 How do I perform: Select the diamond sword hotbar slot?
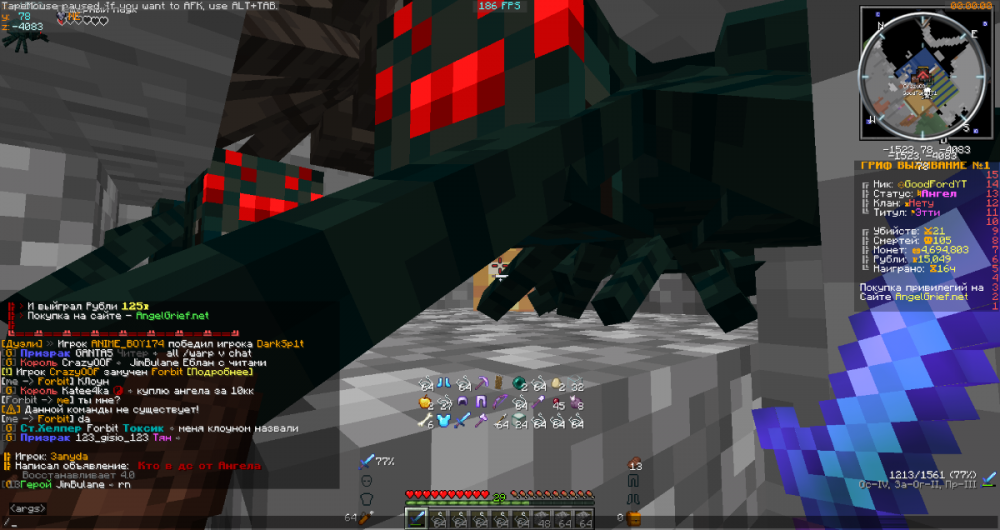[x=416, y=518]
